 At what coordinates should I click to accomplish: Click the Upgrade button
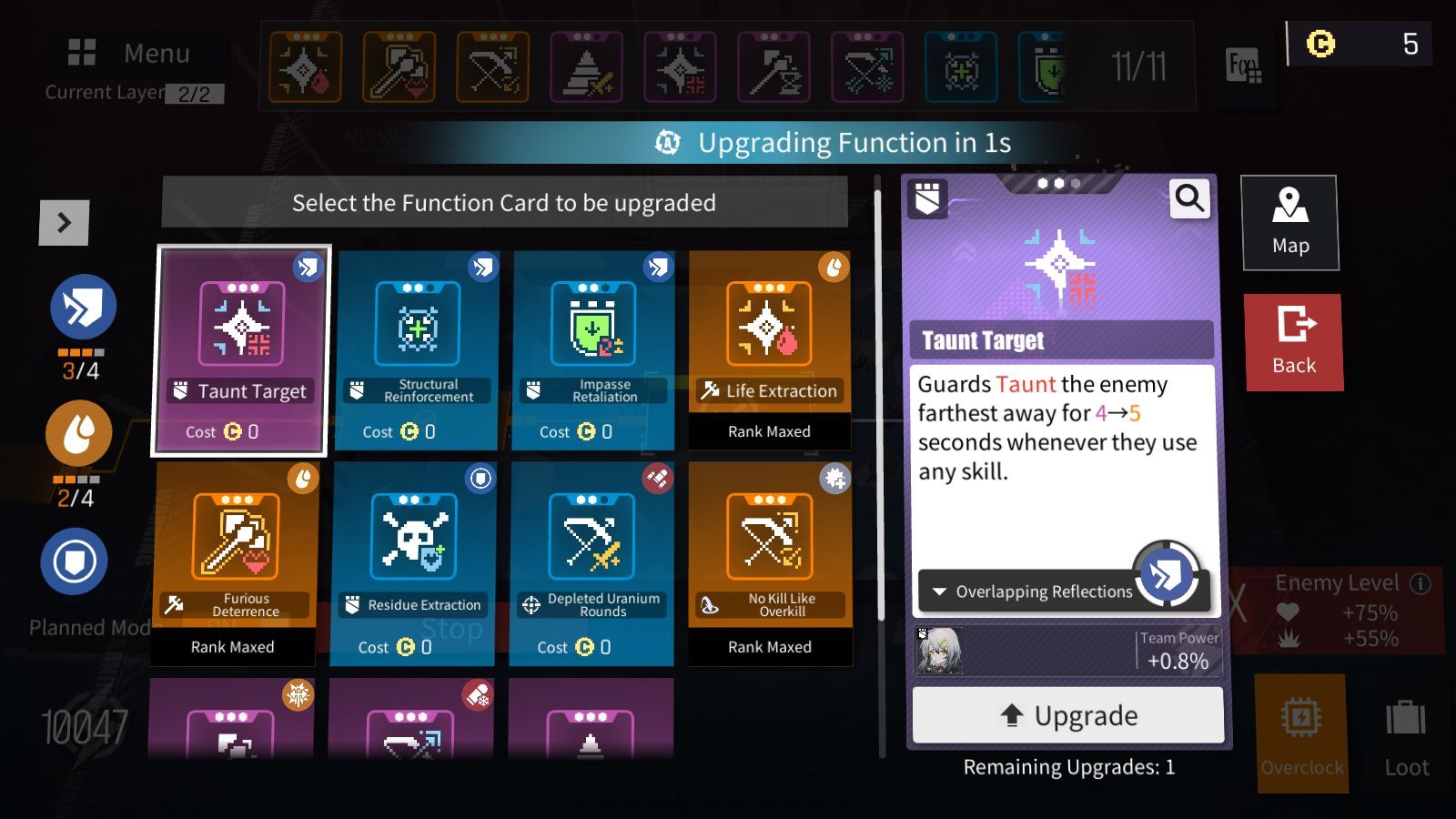(1067, 715)
